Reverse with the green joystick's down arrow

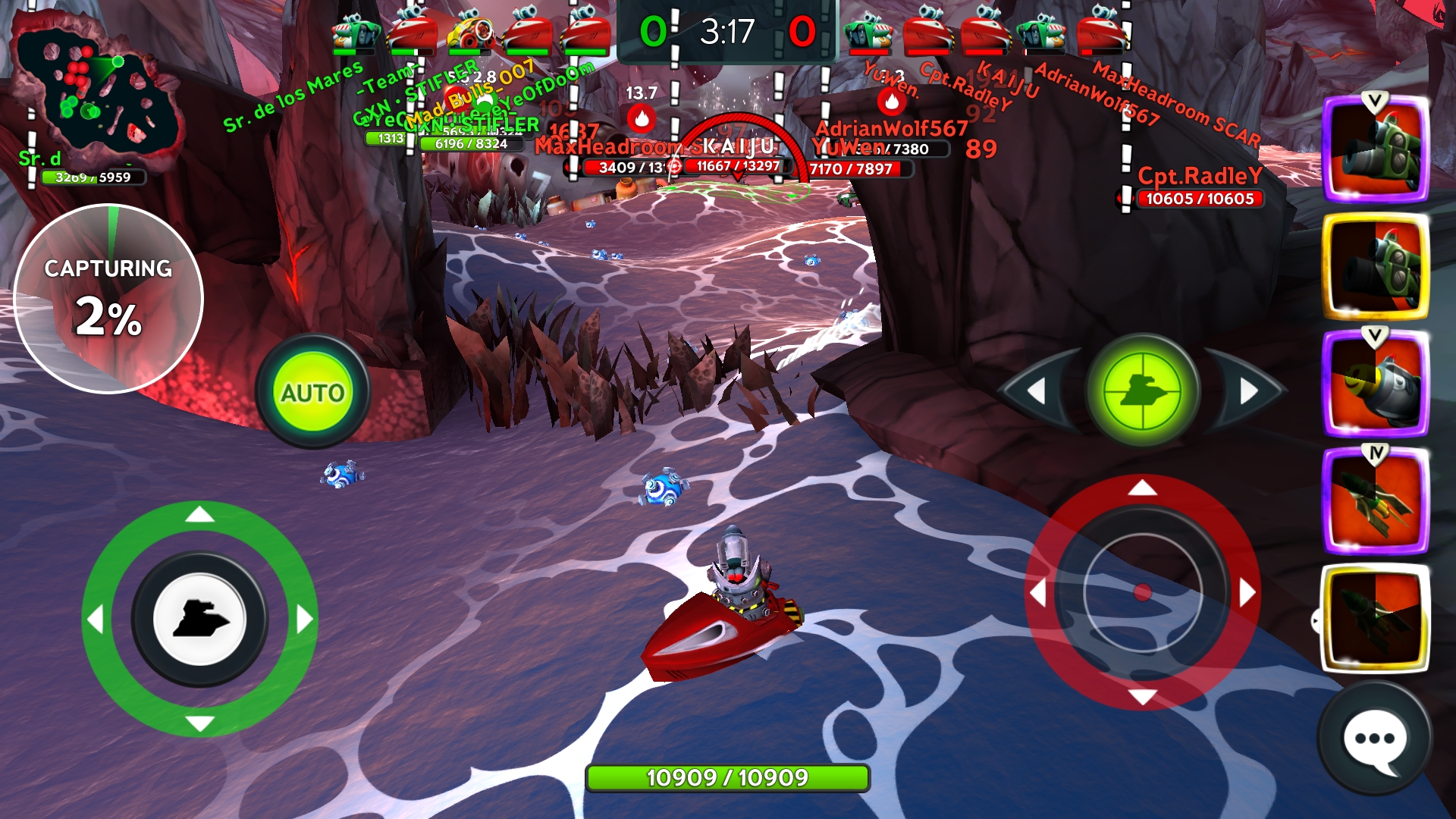199,724
